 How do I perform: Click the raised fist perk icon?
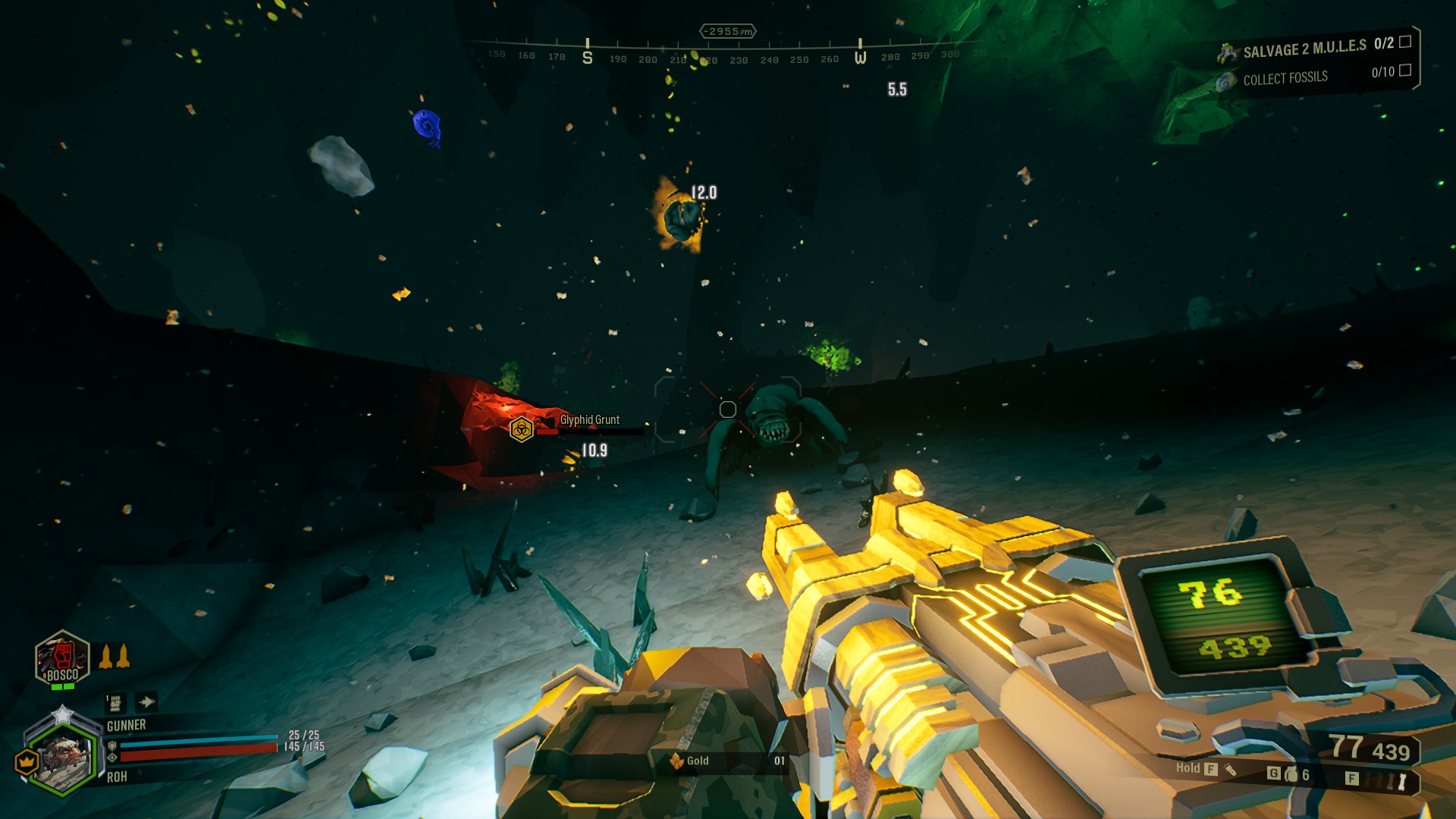(115, 703)
